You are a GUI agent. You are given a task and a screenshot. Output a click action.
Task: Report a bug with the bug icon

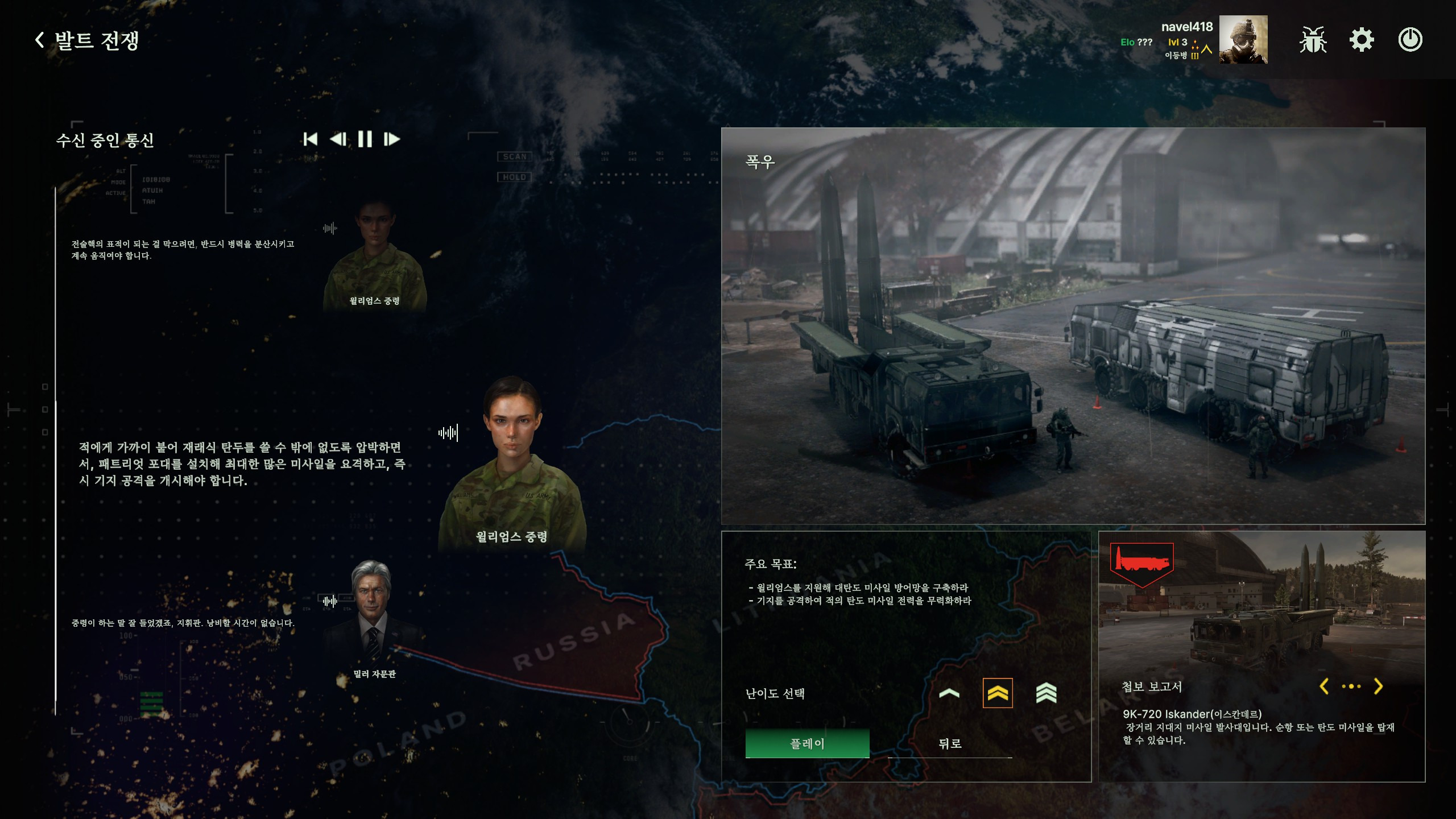point(1313,40)
